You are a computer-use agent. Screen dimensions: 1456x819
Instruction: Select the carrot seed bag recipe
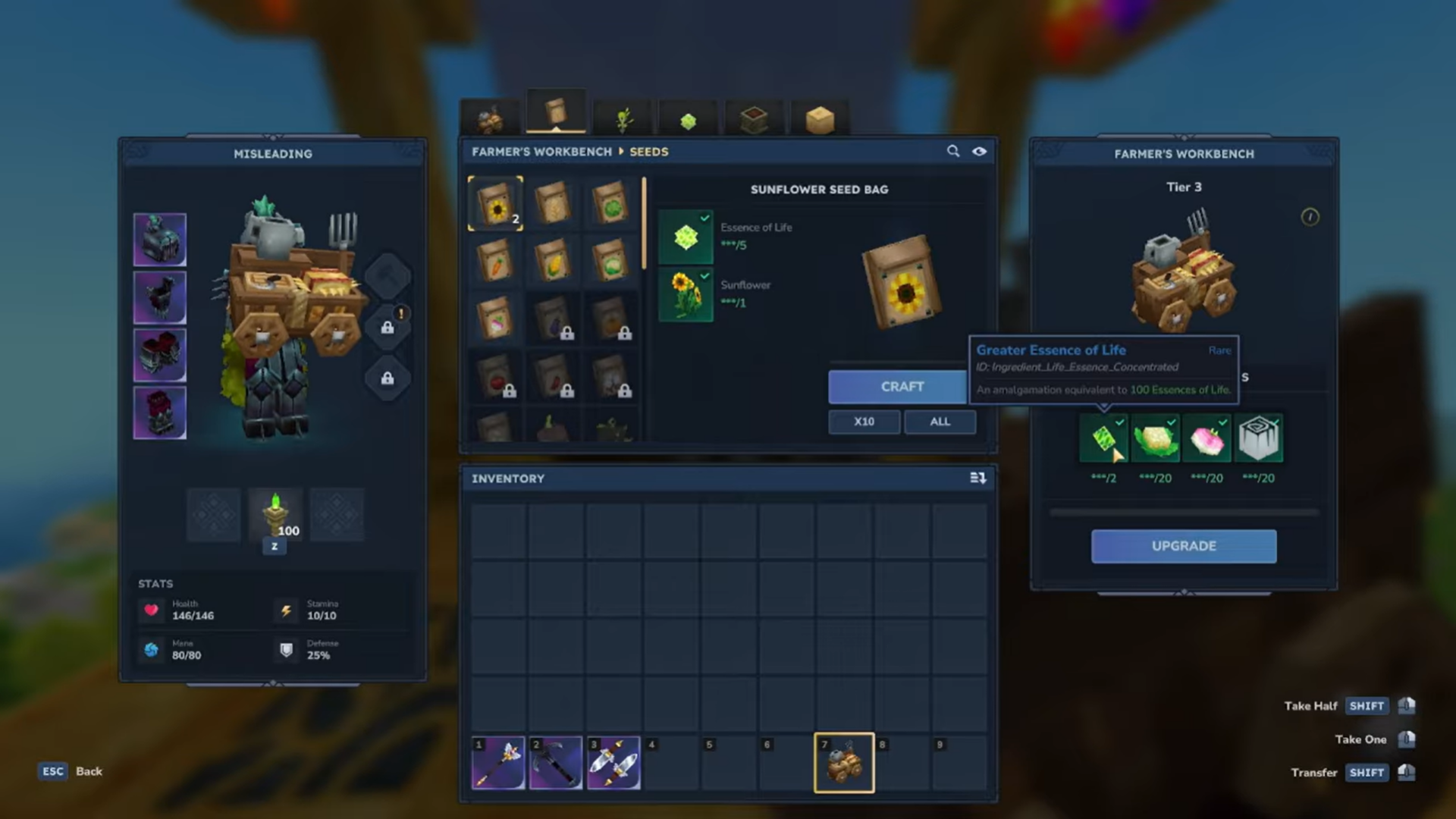tap(495, 262)
